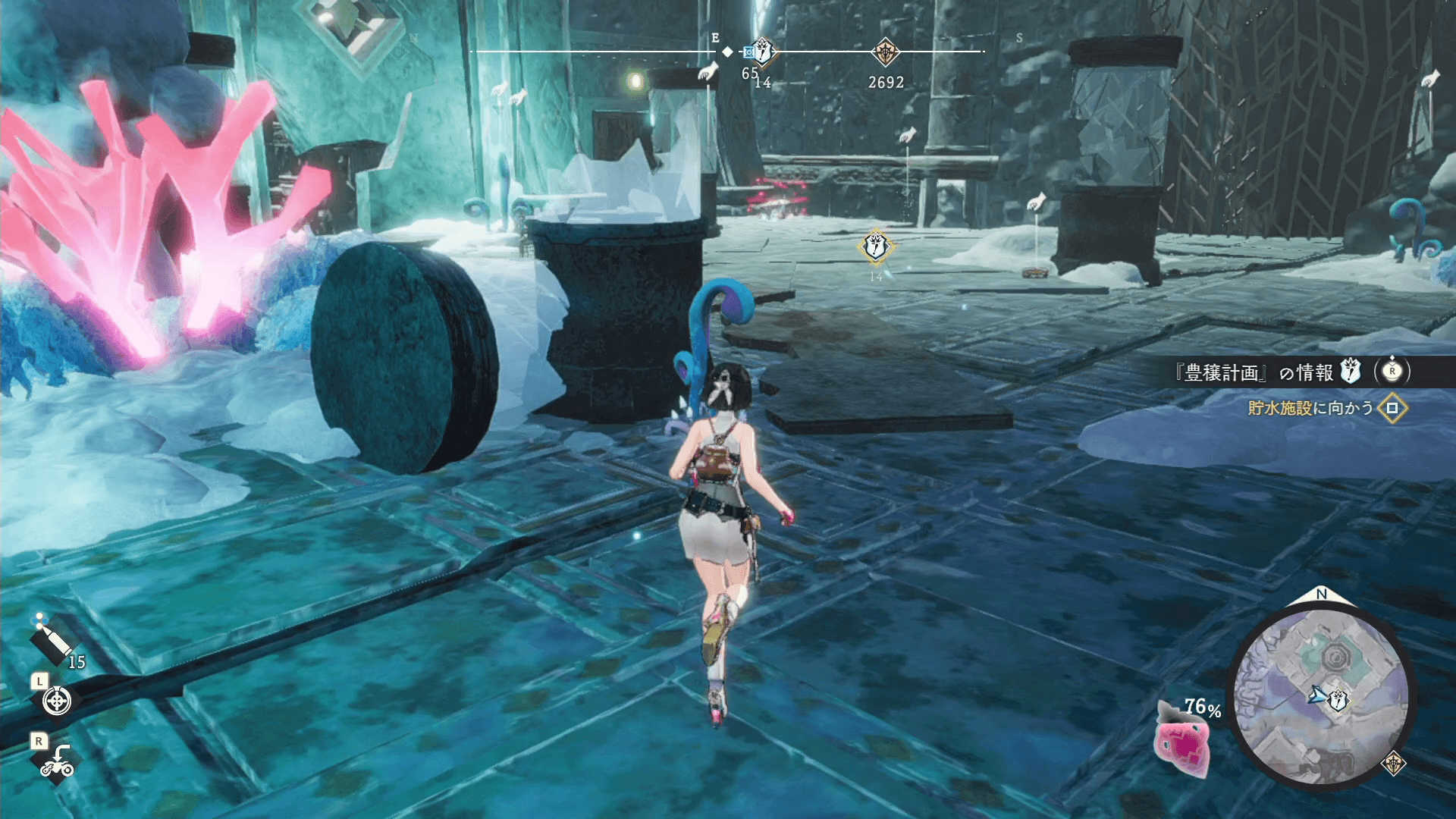This screenshot has width=1456, height=819.
Task: Select the orange diamond marker on the minimap edge
Action: pos(1393,764)
